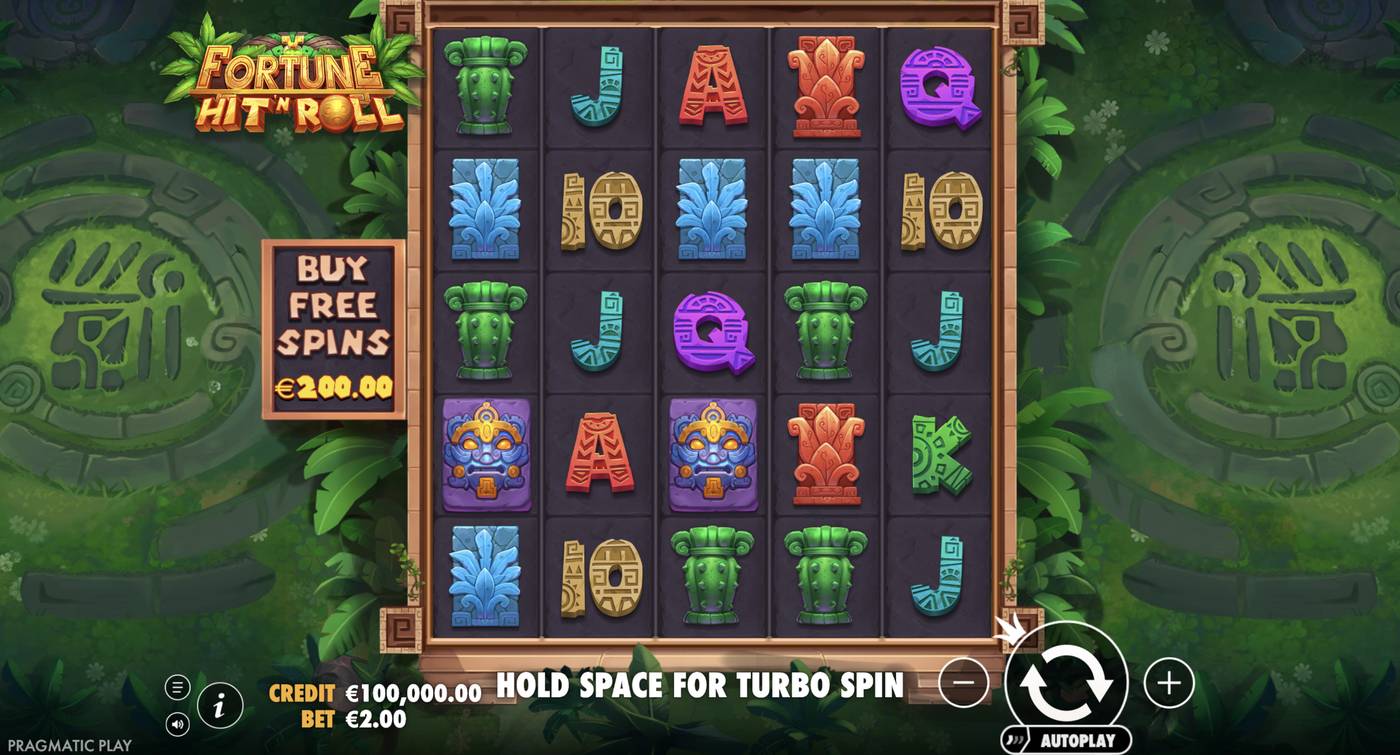This screenshot has width=1400, height=755.
Task: Open the paytable via the info icon
Action: 220,704
